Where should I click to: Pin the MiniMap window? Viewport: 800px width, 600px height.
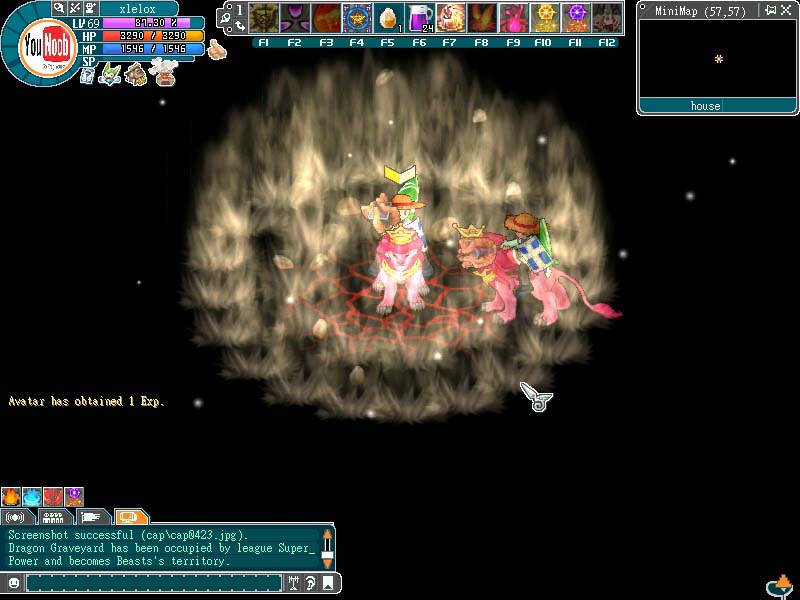pos(769,10)
